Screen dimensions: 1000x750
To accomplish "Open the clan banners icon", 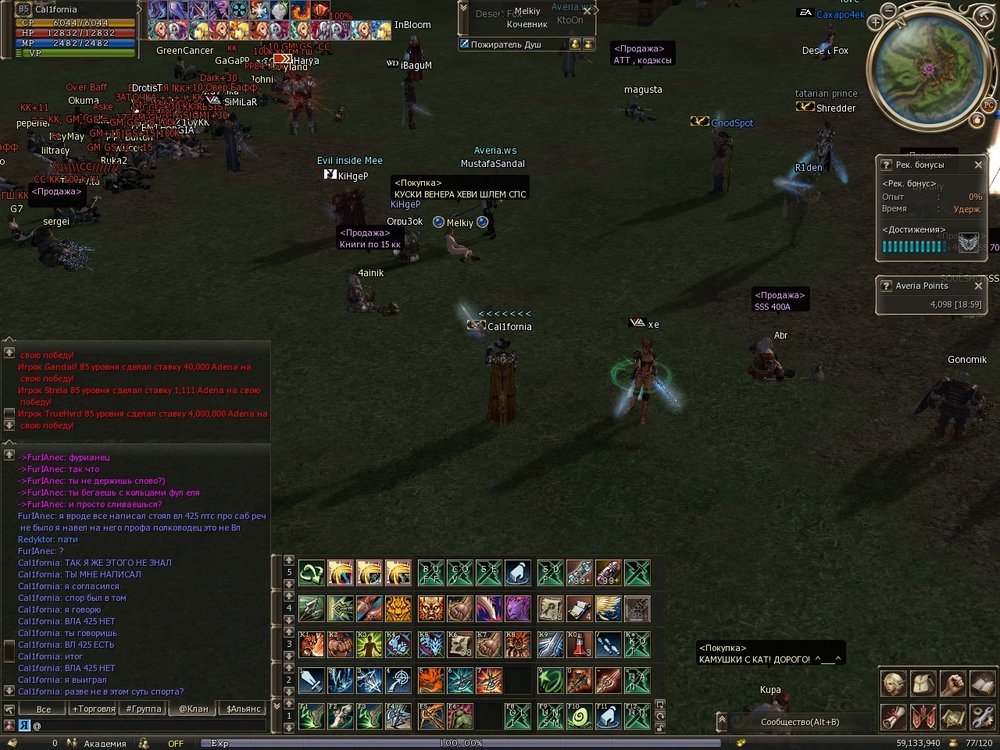I will [923, 716].
